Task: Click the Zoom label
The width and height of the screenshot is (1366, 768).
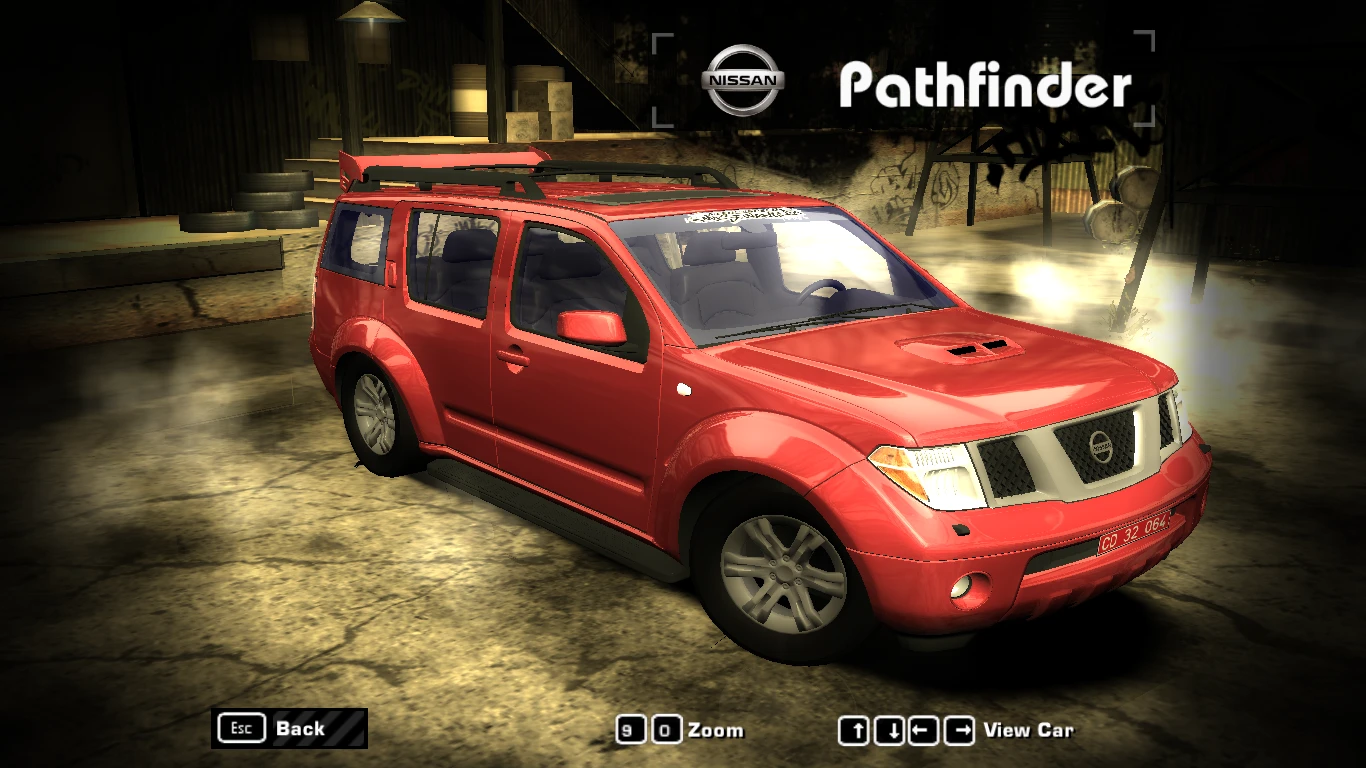Action: point(716,731)
